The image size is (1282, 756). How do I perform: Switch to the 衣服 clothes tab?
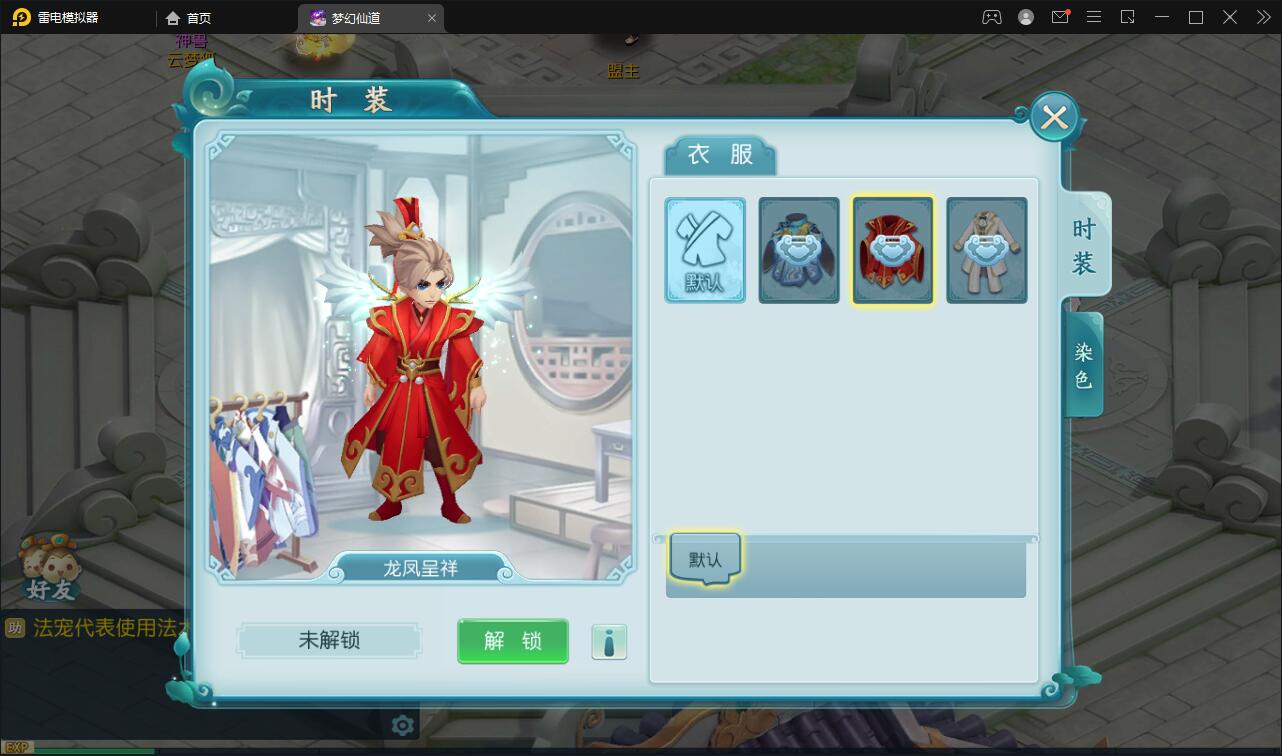pos(718,155)
